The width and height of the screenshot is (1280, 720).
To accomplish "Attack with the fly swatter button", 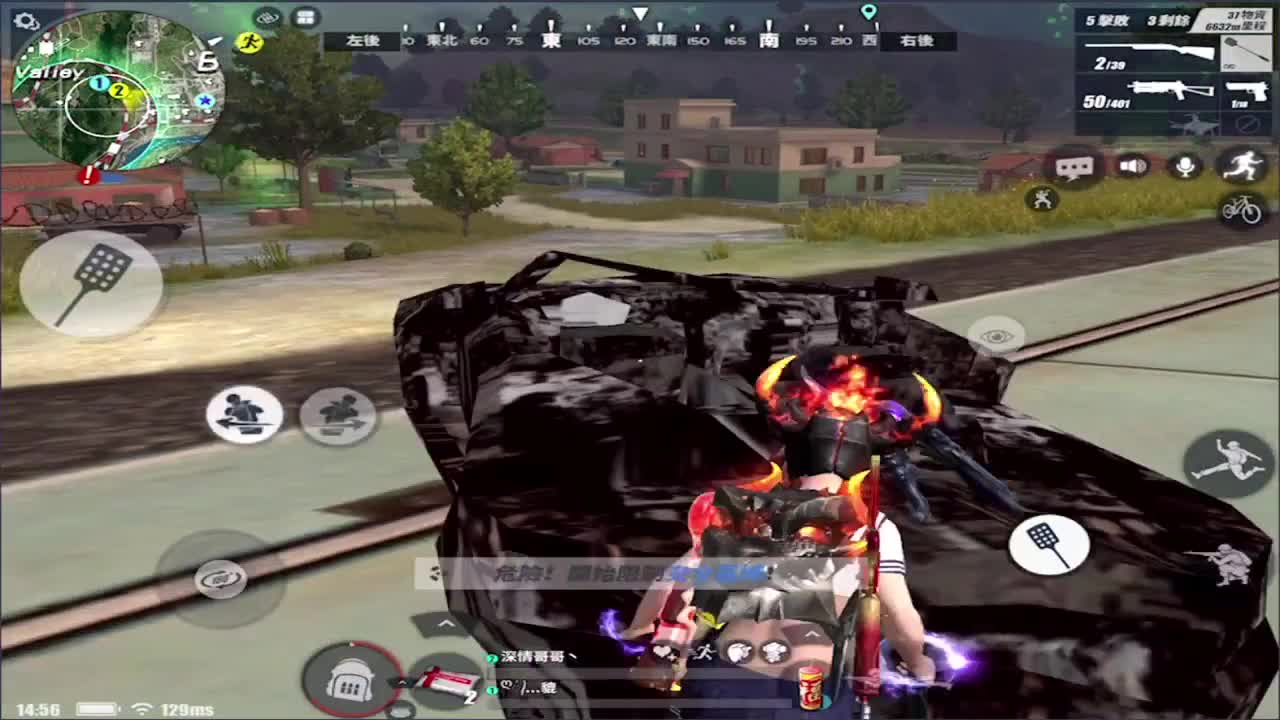I will [1048, 544].
